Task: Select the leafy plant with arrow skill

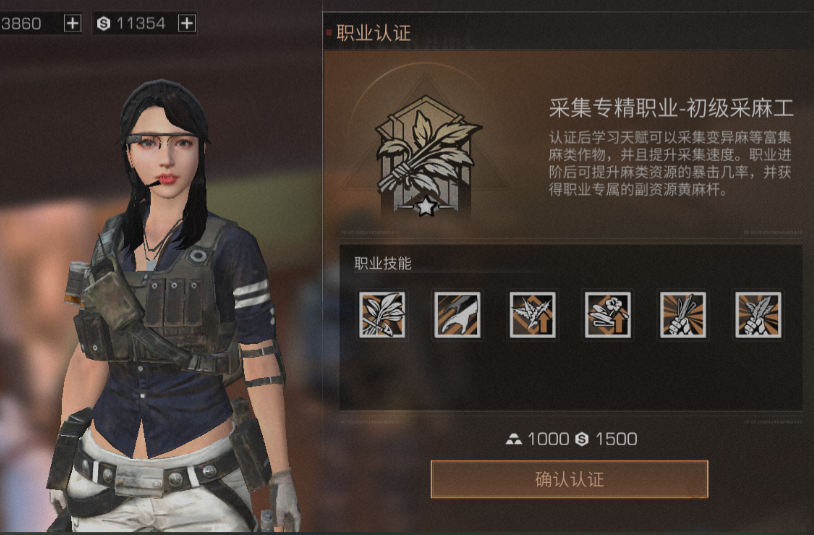Action: (x=382, y=314)
